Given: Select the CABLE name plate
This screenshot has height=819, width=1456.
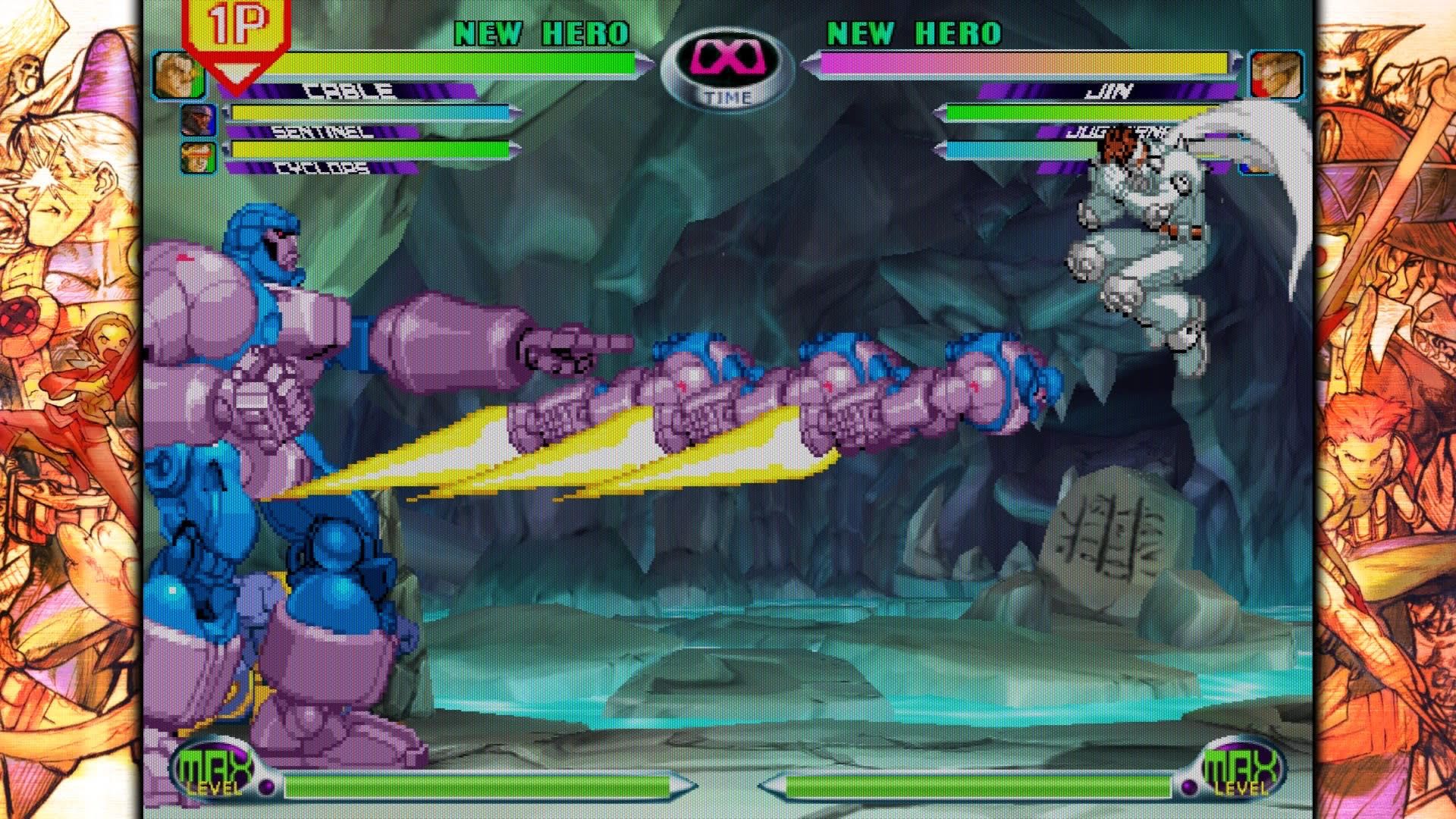Looking at the screenshot, I should 348,93.
